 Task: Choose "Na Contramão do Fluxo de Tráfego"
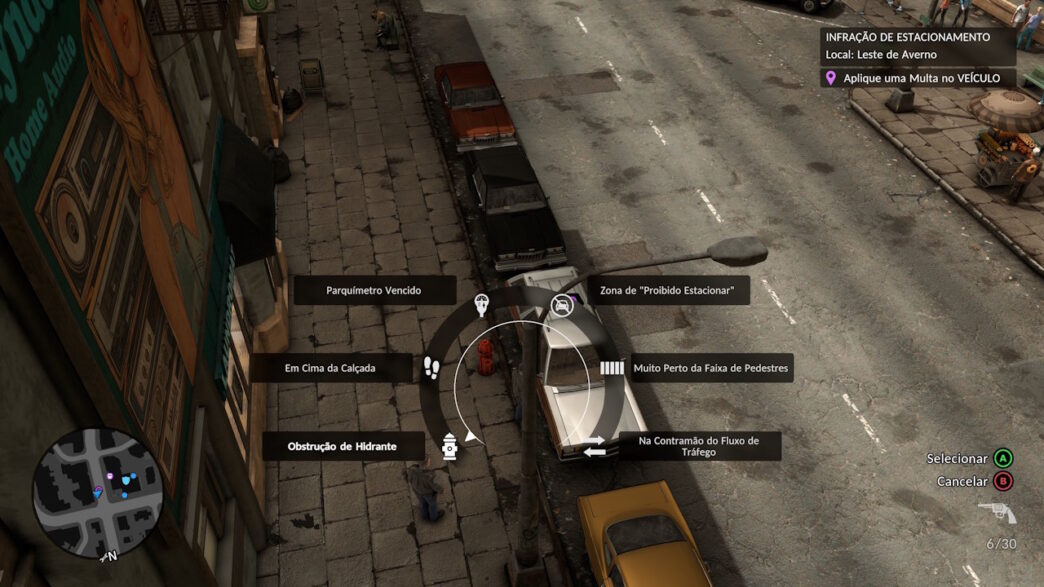pyautogui.click(x=699, y=446)
